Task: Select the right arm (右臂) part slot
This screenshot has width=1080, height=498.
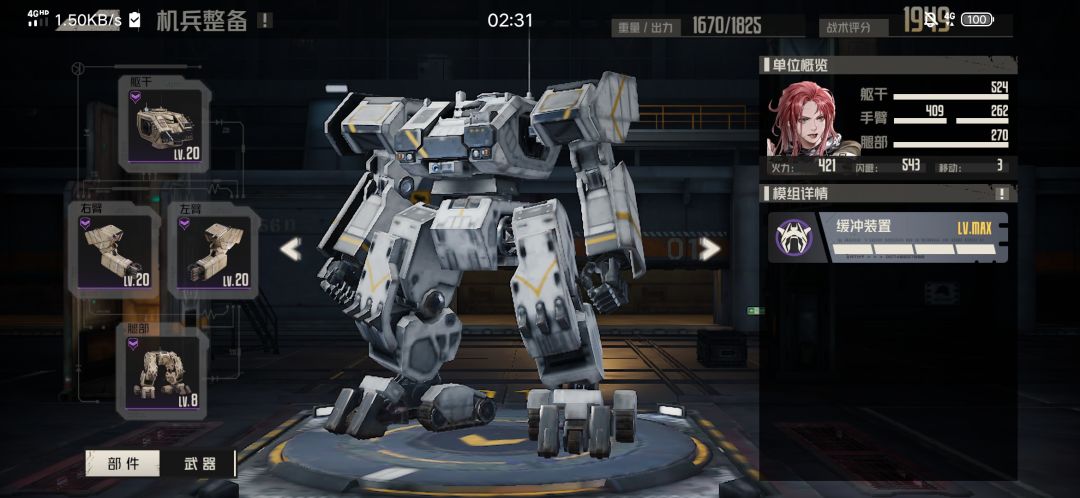Action: click(114, 249)
